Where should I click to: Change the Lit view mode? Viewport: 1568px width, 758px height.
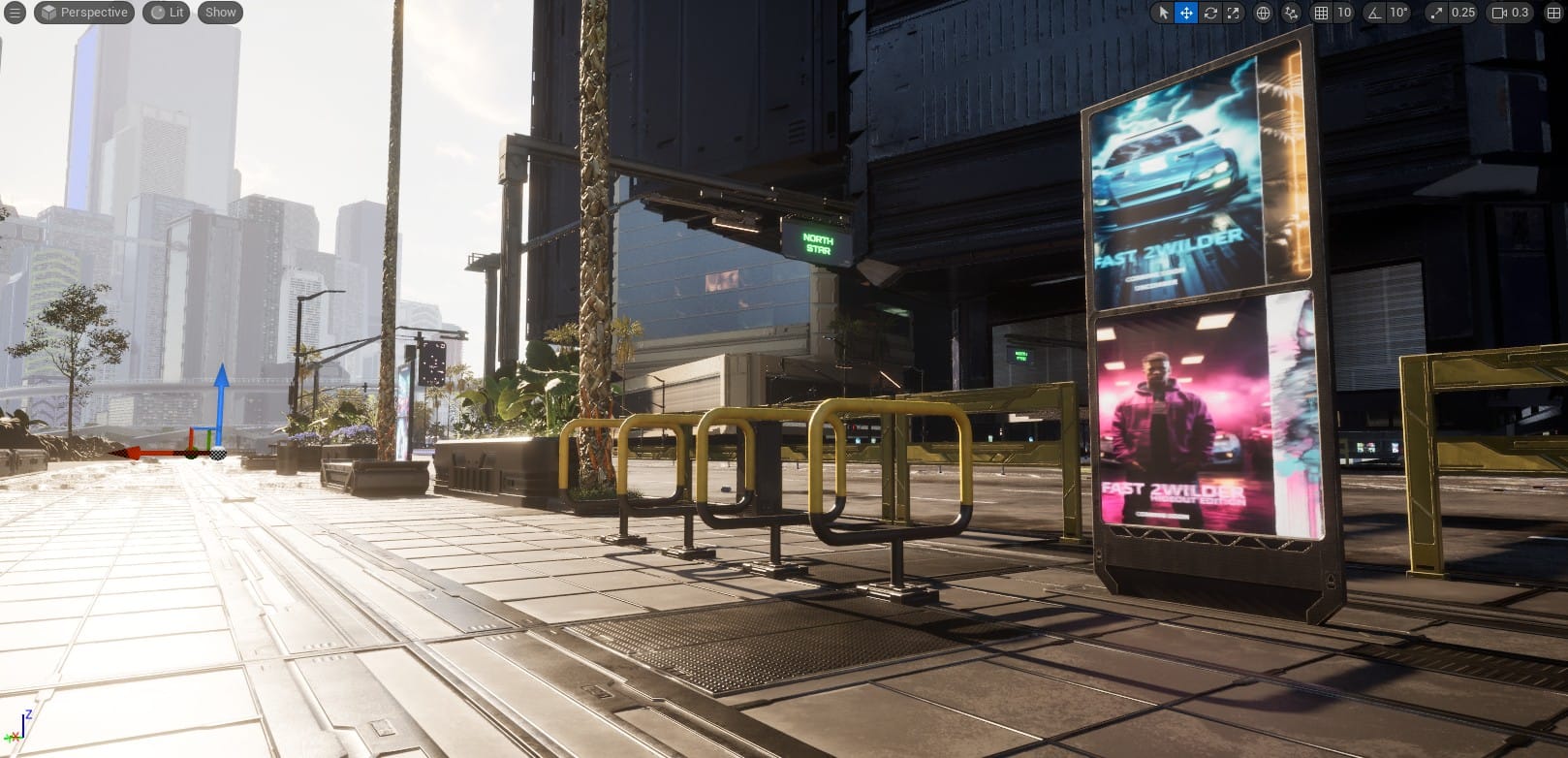point(167,13)
